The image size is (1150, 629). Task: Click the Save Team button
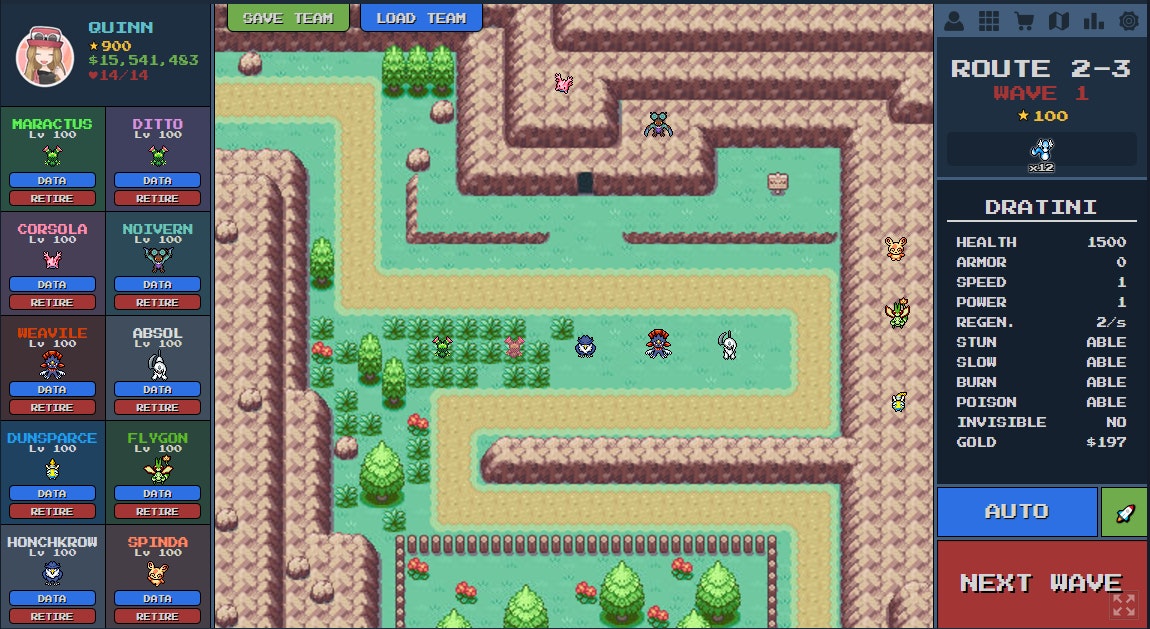coord(287,17)
